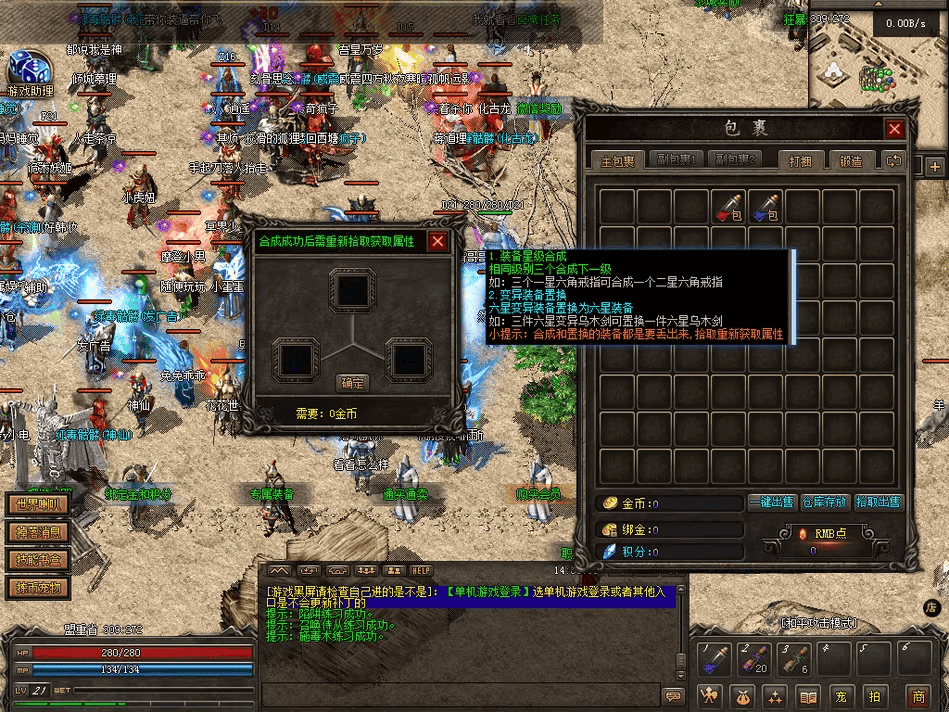This screenshot has height=712, width=949.
Task: Open the 锻造 forge tab
Action: tap(851, 161)
